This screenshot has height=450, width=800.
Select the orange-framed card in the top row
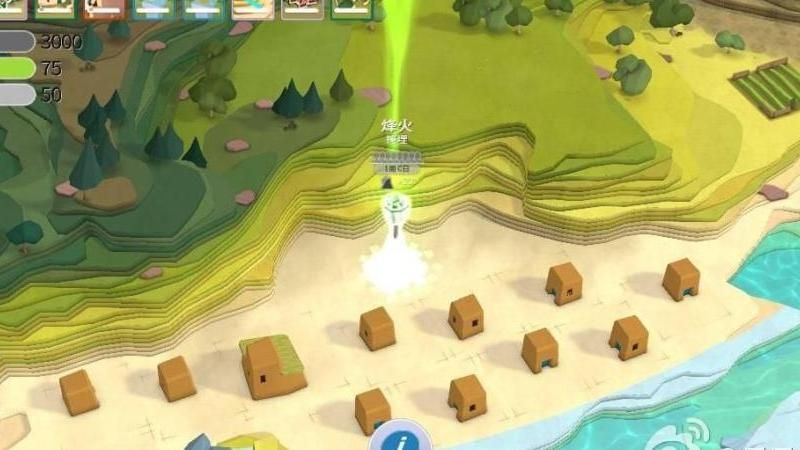point(104,8)
